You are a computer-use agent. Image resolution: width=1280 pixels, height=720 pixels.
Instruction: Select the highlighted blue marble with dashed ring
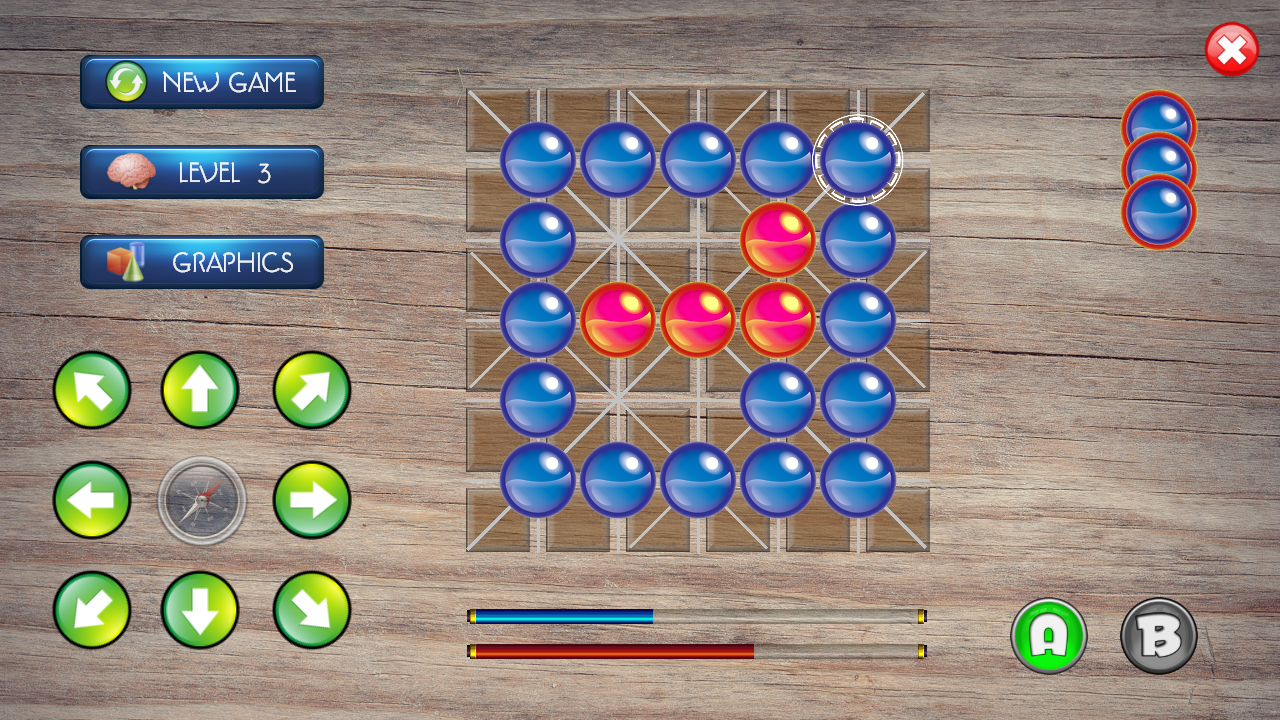pos(858,160)
